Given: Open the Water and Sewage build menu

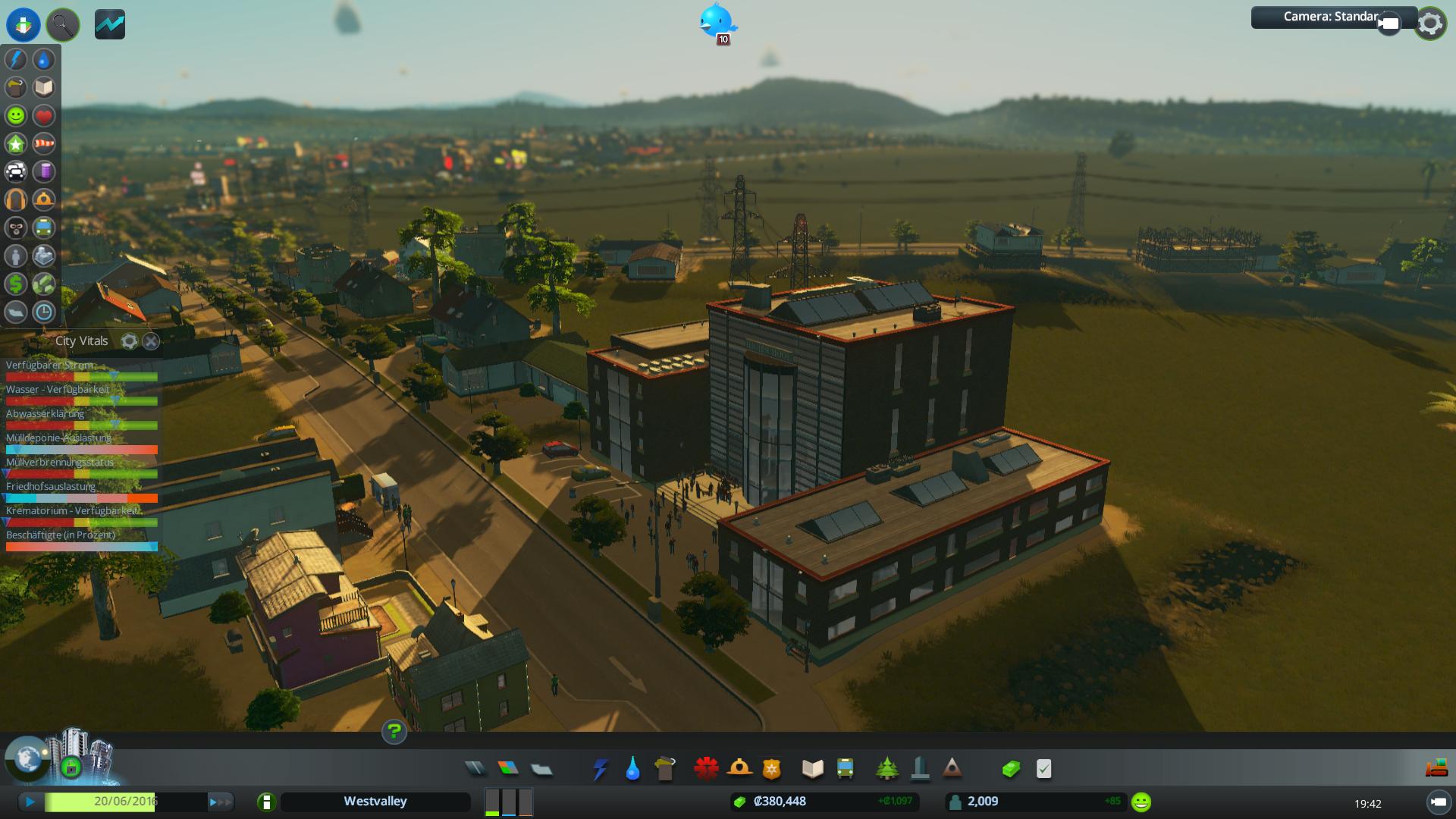Looking at the screenshot, I should coord(632,769).
